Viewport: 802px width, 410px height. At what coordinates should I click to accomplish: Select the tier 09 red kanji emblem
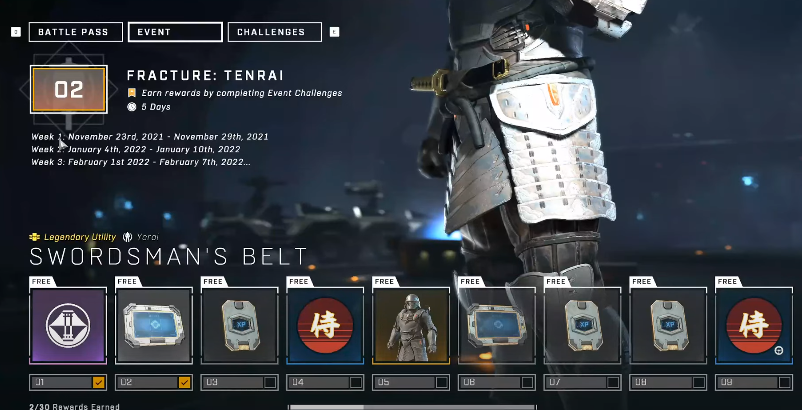[753, 326]
